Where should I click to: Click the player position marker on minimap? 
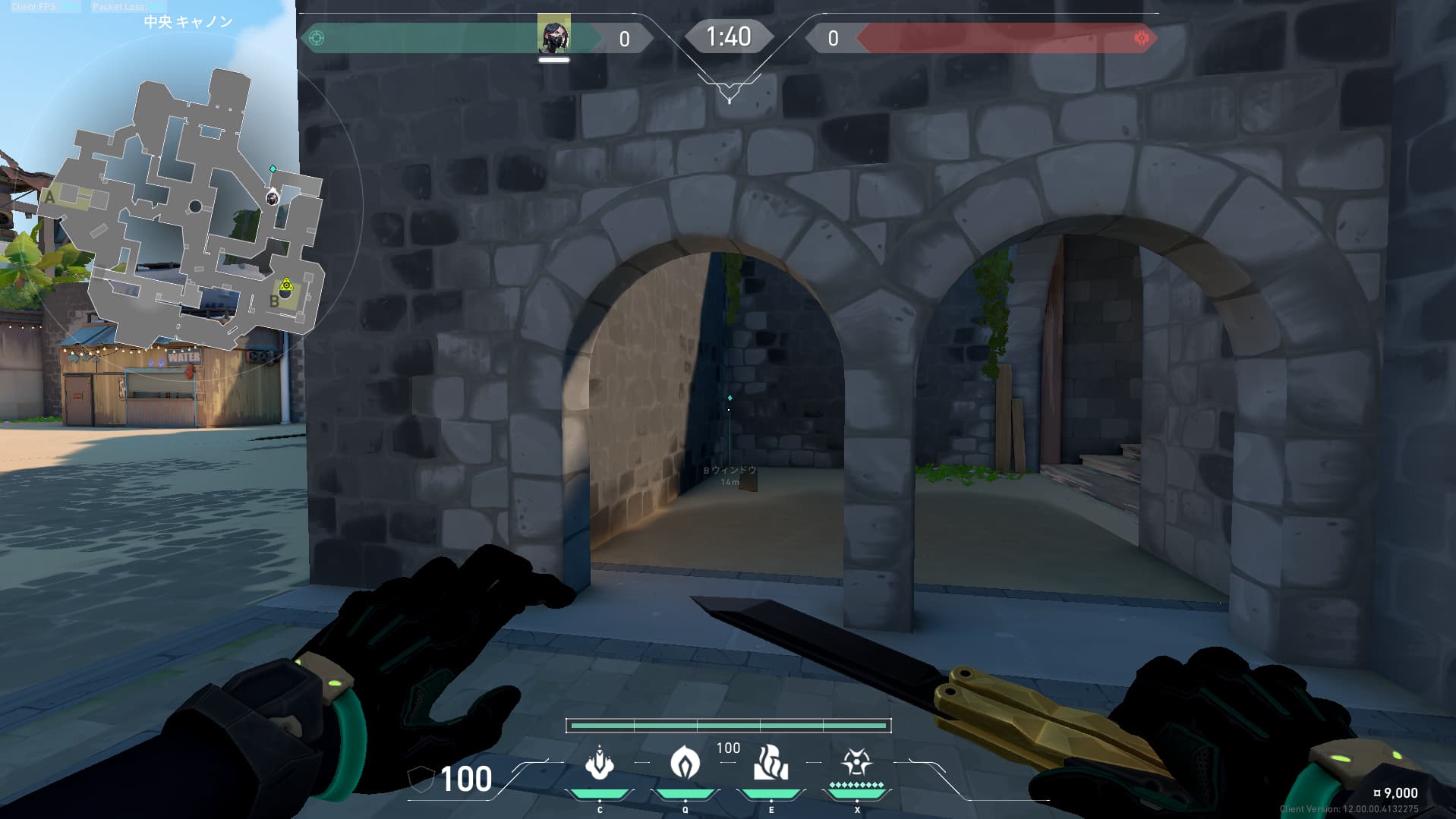coord(272,198)
